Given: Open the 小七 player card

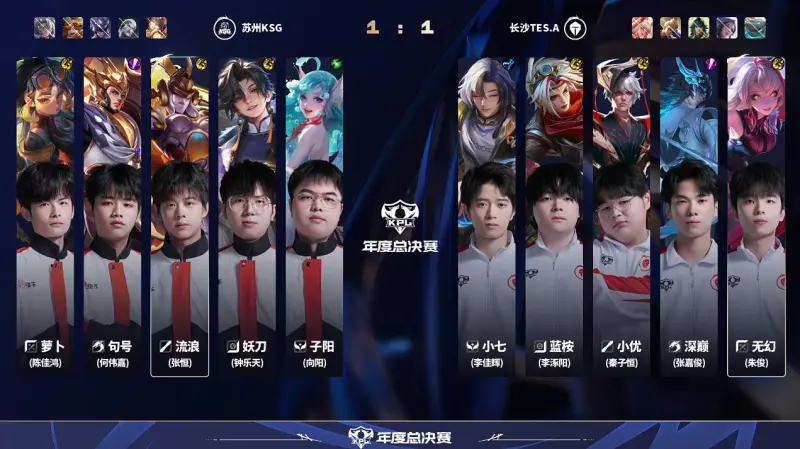Looking at the screenshot, I should [487, 216].
